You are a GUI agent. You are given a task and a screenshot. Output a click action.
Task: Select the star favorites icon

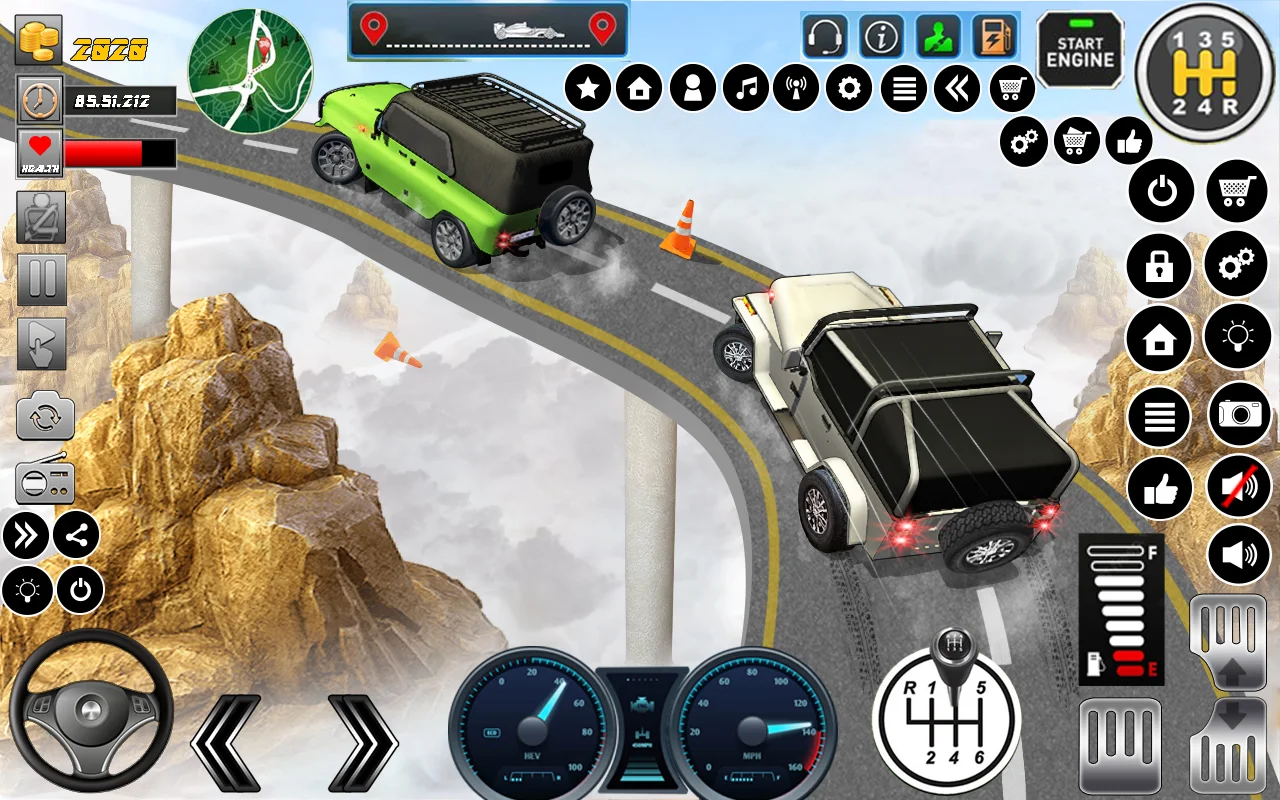[588, 89]
